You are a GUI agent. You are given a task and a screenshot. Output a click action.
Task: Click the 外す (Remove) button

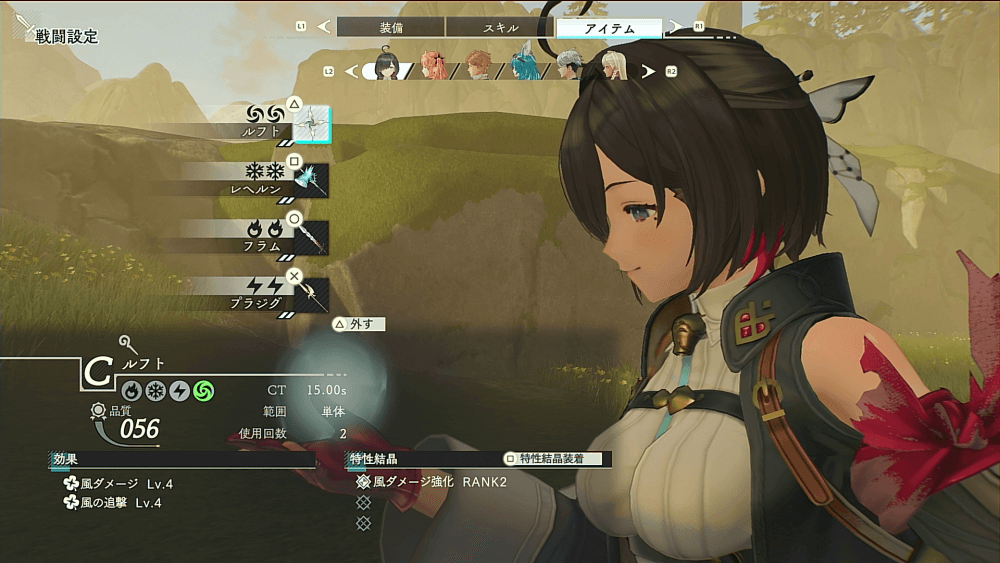(359, 324)
